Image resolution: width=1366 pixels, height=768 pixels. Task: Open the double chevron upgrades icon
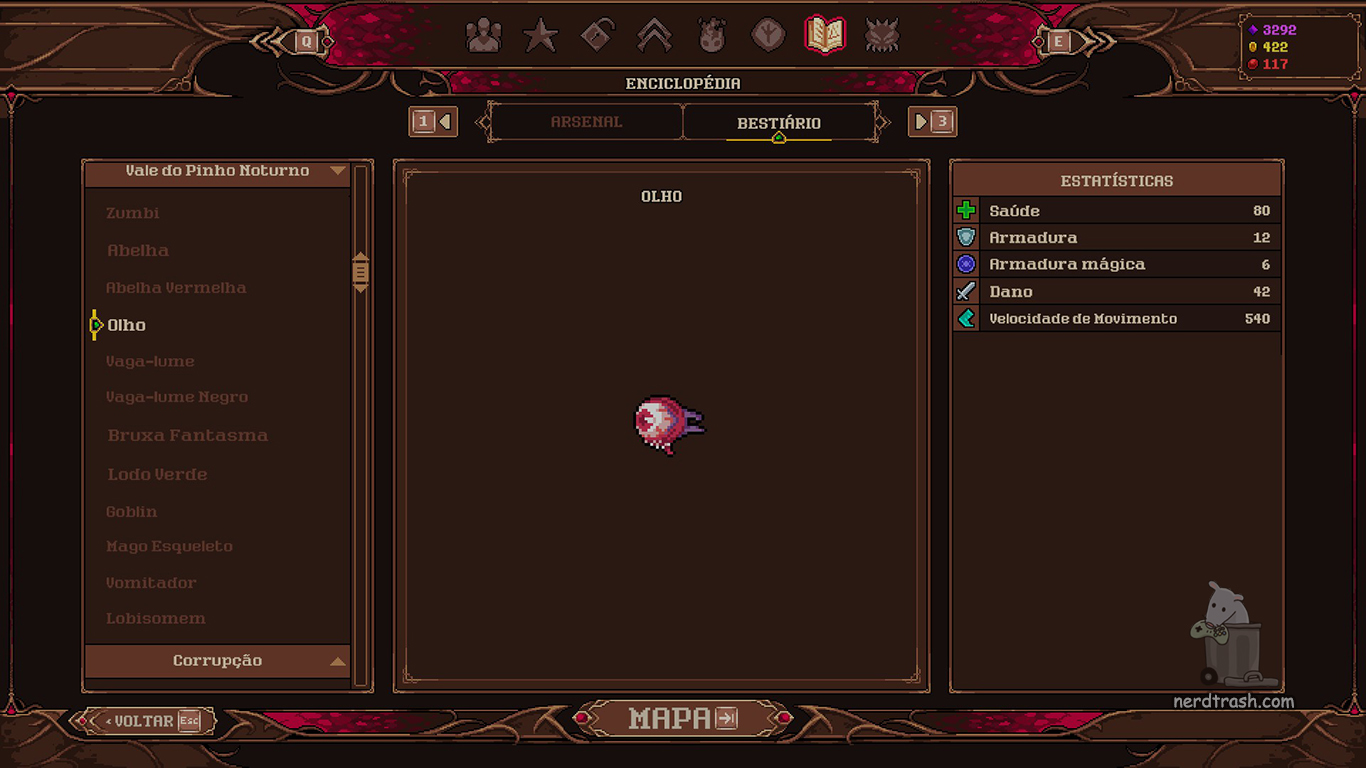[x=655, y=37]
